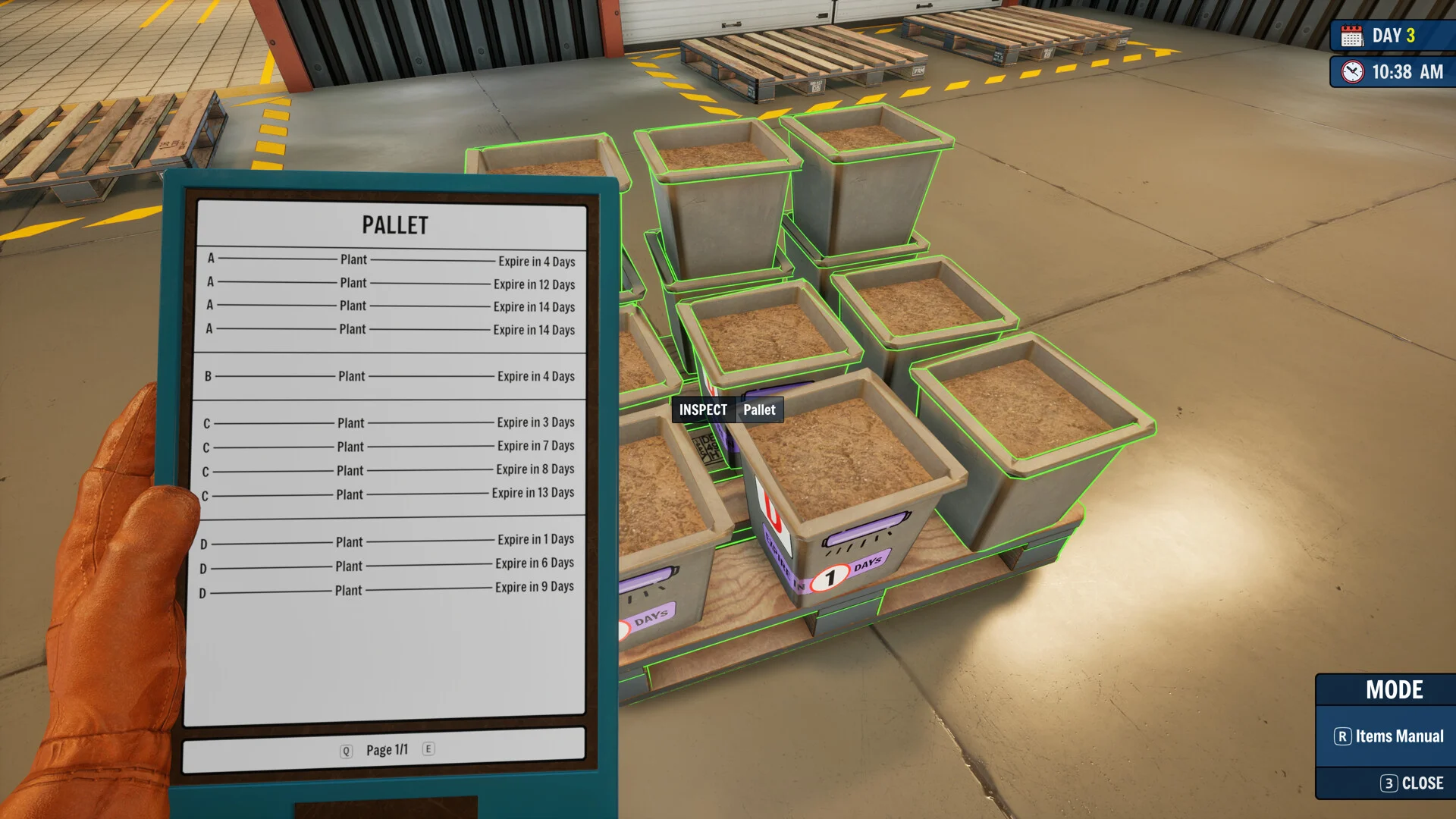Switch mode to Items Manual
1456x819 pixels.
[1389, 736]
